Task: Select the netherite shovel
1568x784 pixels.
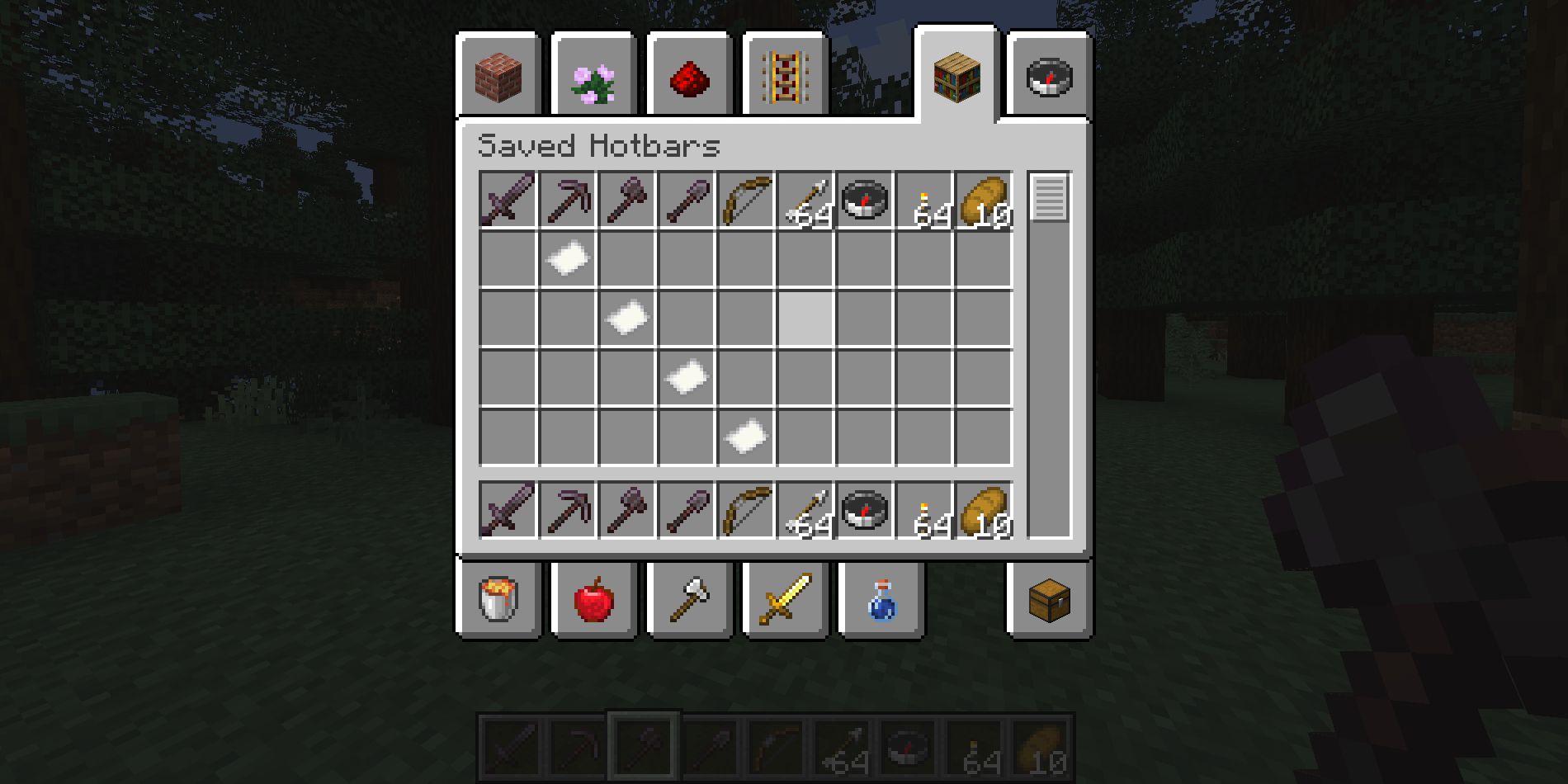Action: (687, 202)
